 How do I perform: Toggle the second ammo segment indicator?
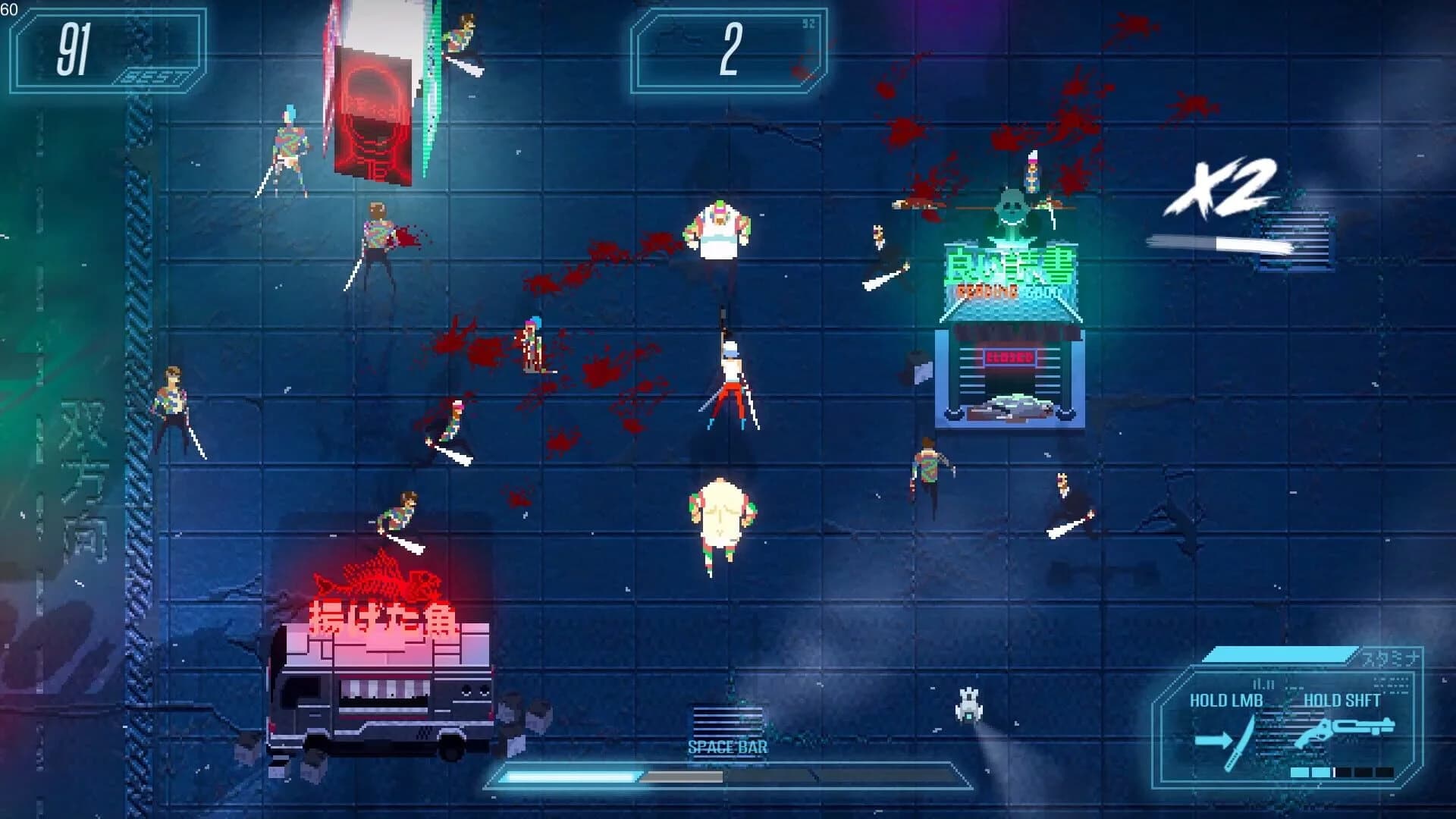(1322, 772)
